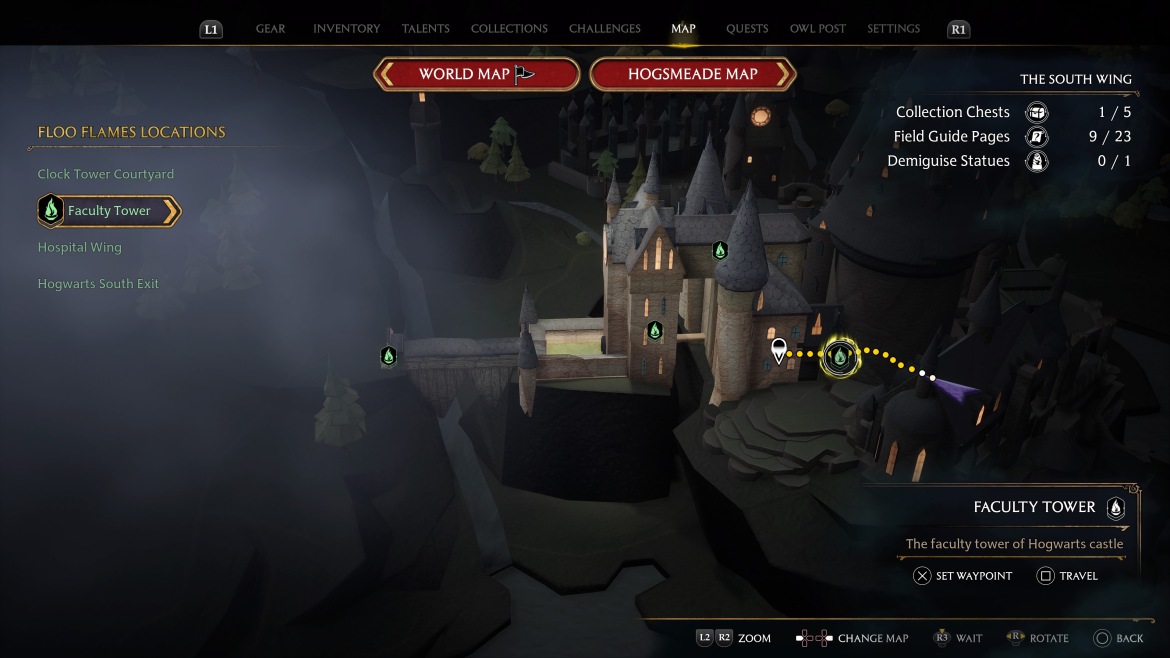Choose Clock Tower Courtyard floo location
1170x658 pixels.
tap(106, 174)
